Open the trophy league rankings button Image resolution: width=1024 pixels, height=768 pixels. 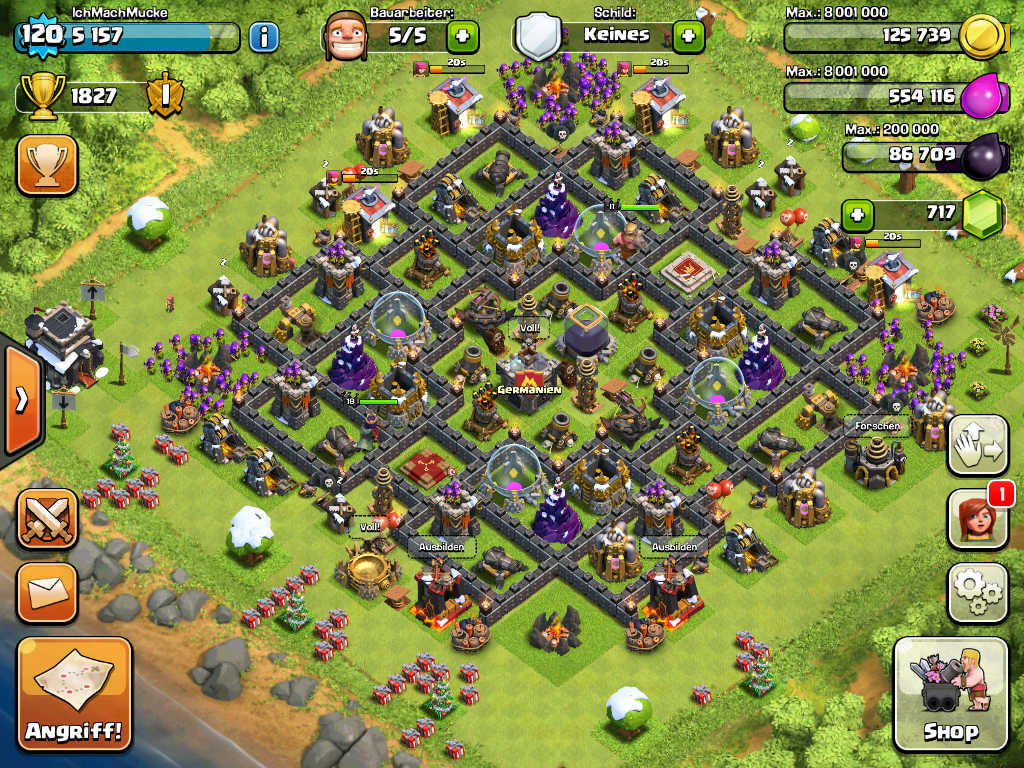coord(46,165)
